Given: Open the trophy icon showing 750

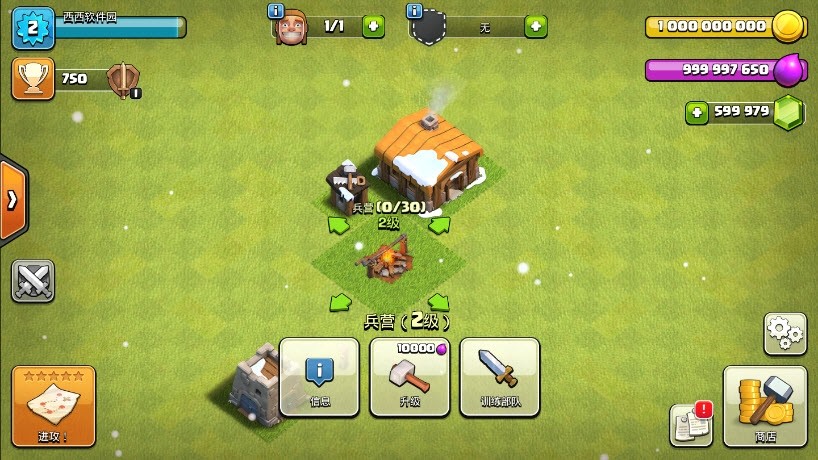Looking at the screenshot, I should [x=33, y=79].
